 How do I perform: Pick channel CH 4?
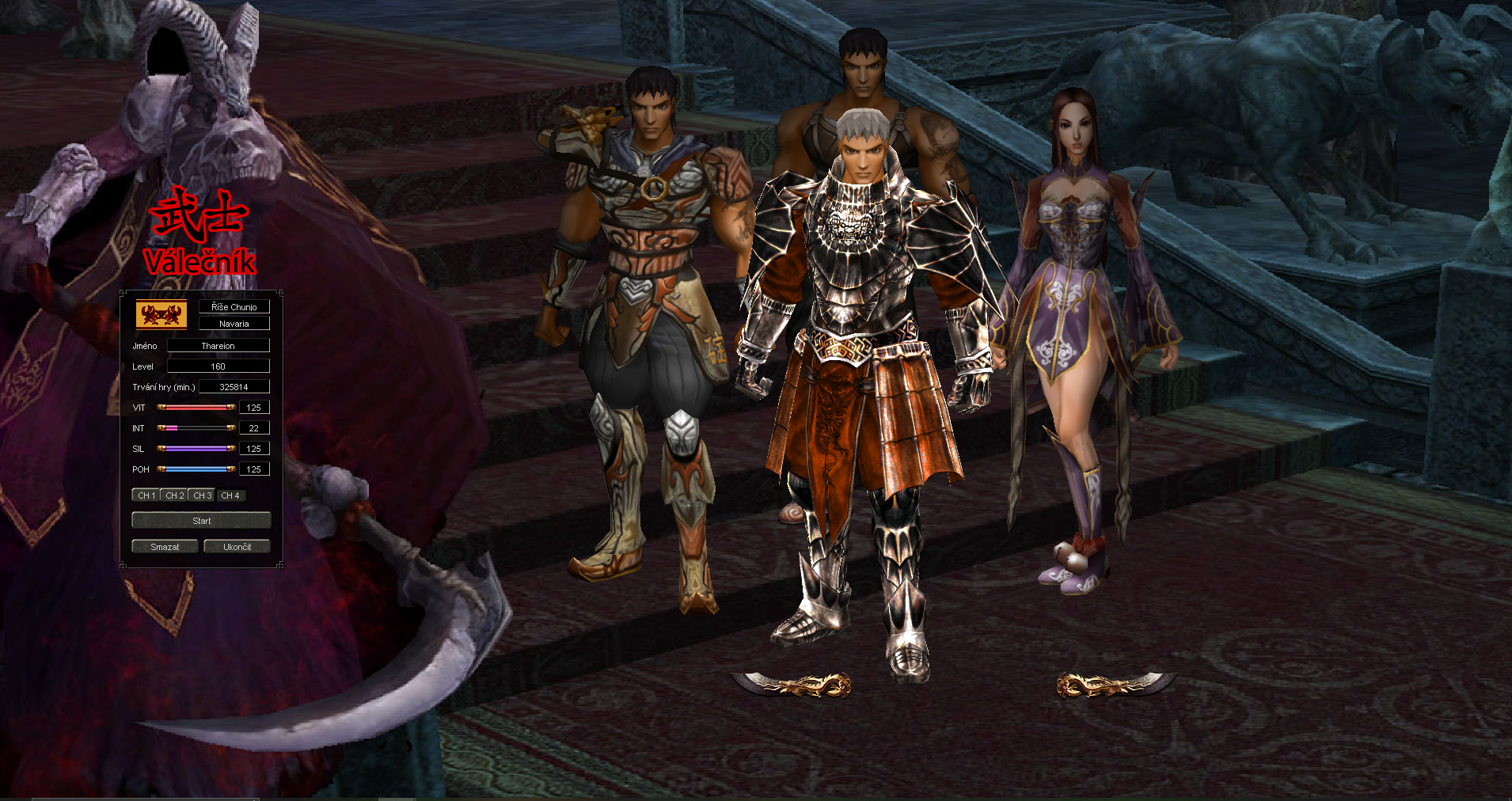230,495
